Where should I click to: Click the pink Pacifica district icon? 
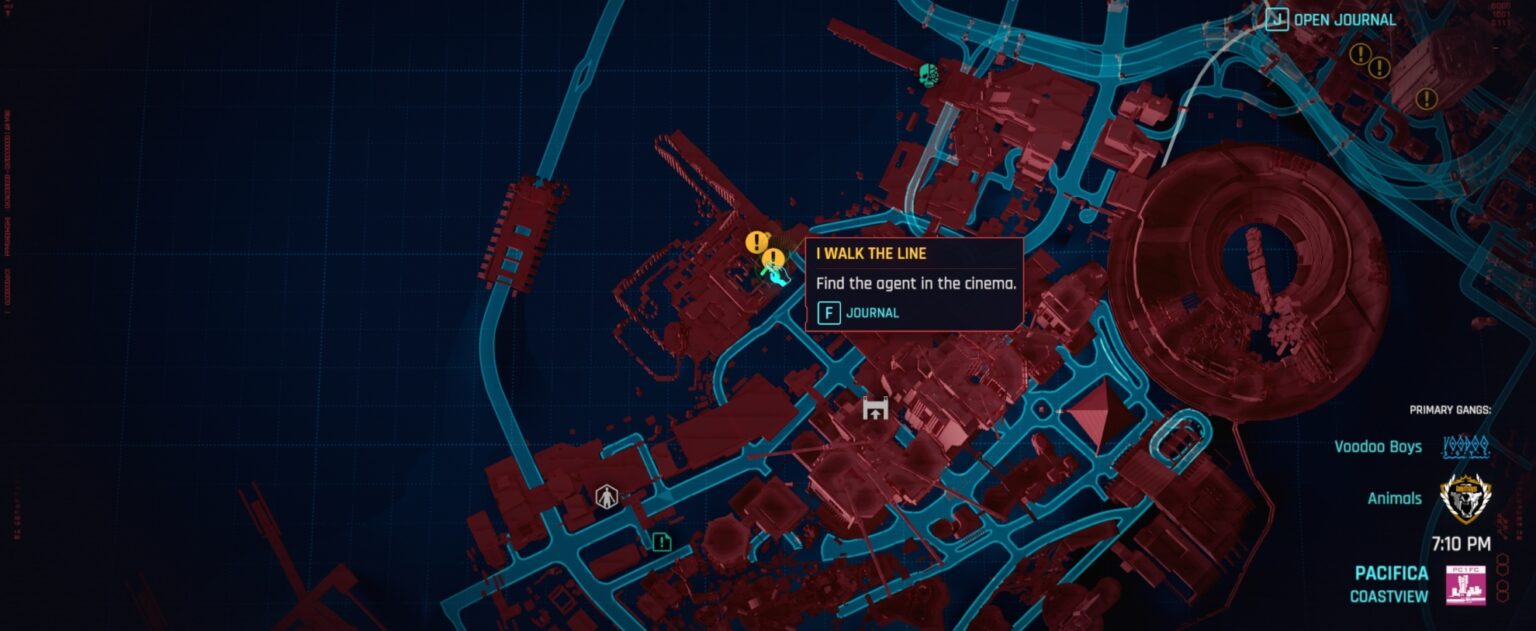pos(1465,585)
